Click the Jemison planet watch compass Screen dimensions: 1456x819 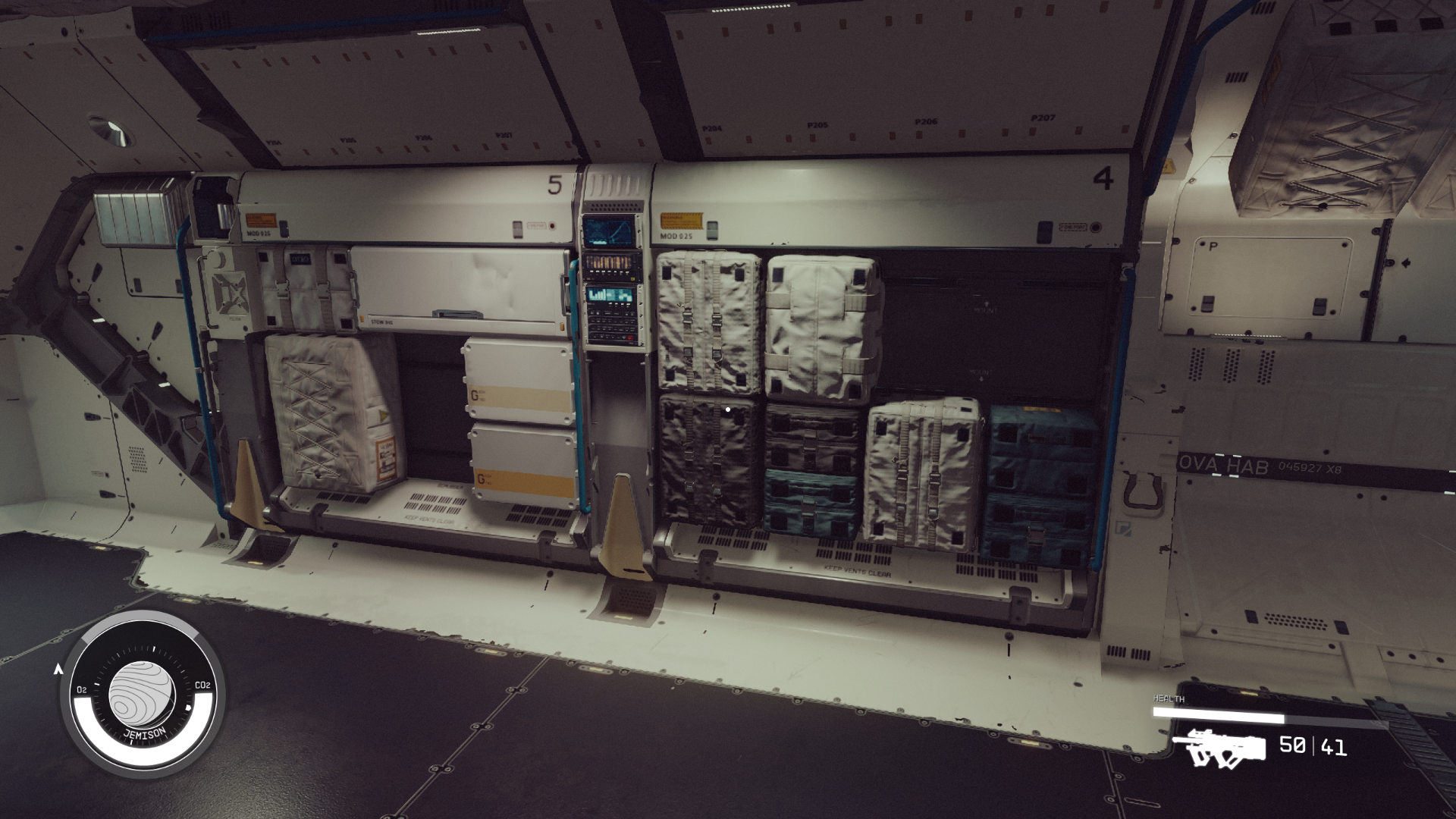143,695
